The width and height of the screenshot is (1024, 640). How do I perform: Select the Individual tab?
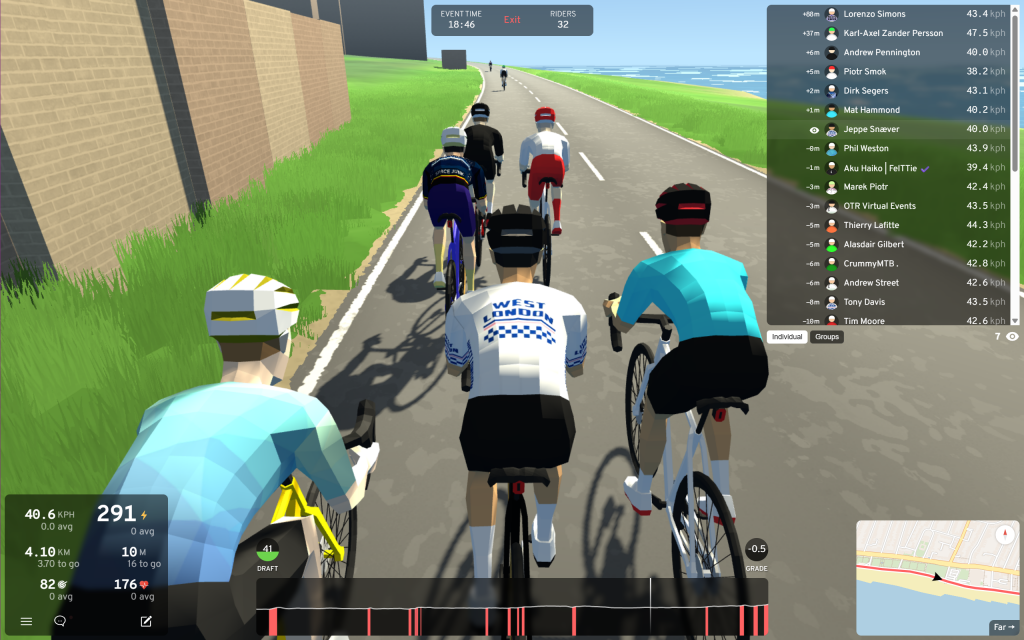coord(788,337)
